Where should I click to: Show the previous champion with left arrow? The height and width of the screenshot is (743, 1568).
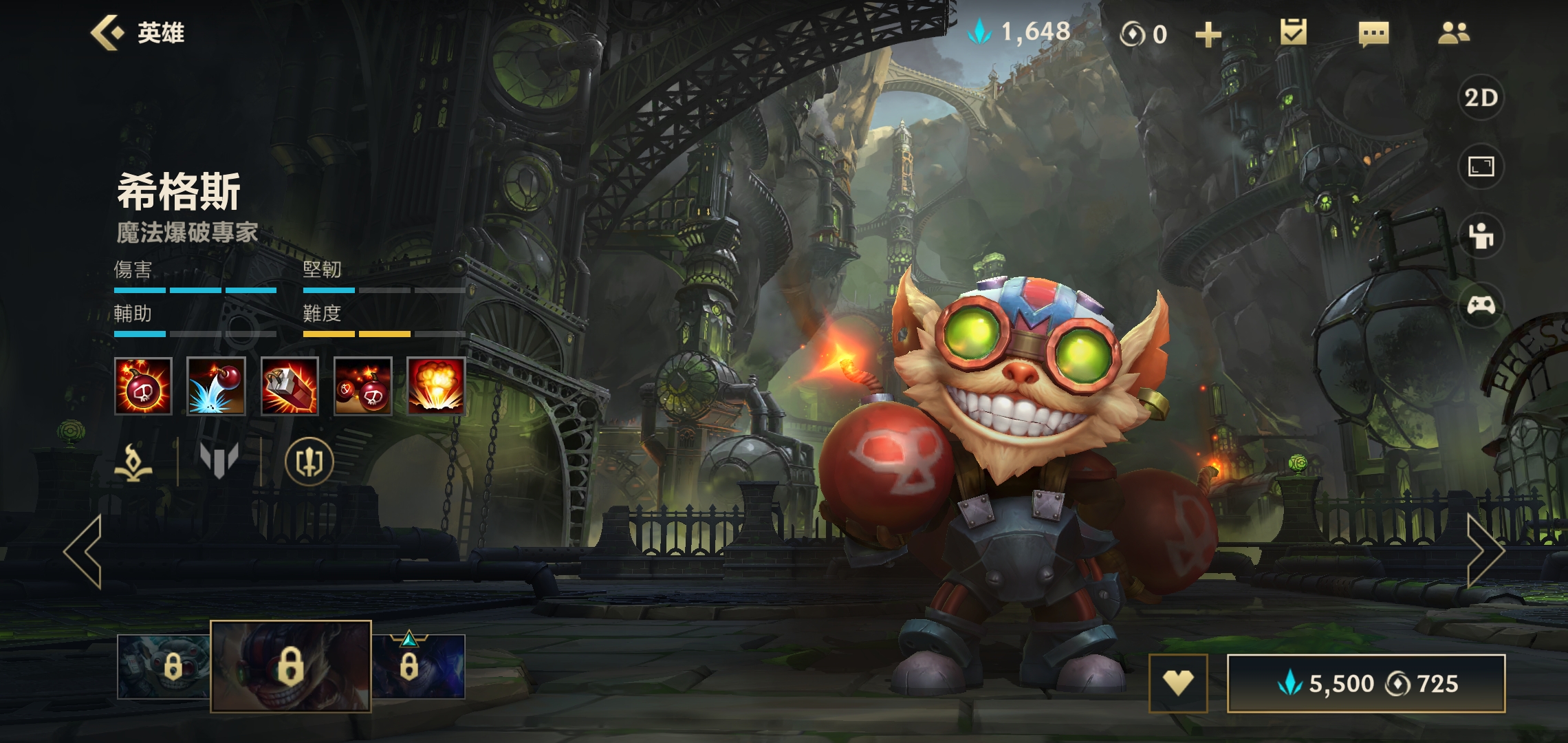[83, 551]
